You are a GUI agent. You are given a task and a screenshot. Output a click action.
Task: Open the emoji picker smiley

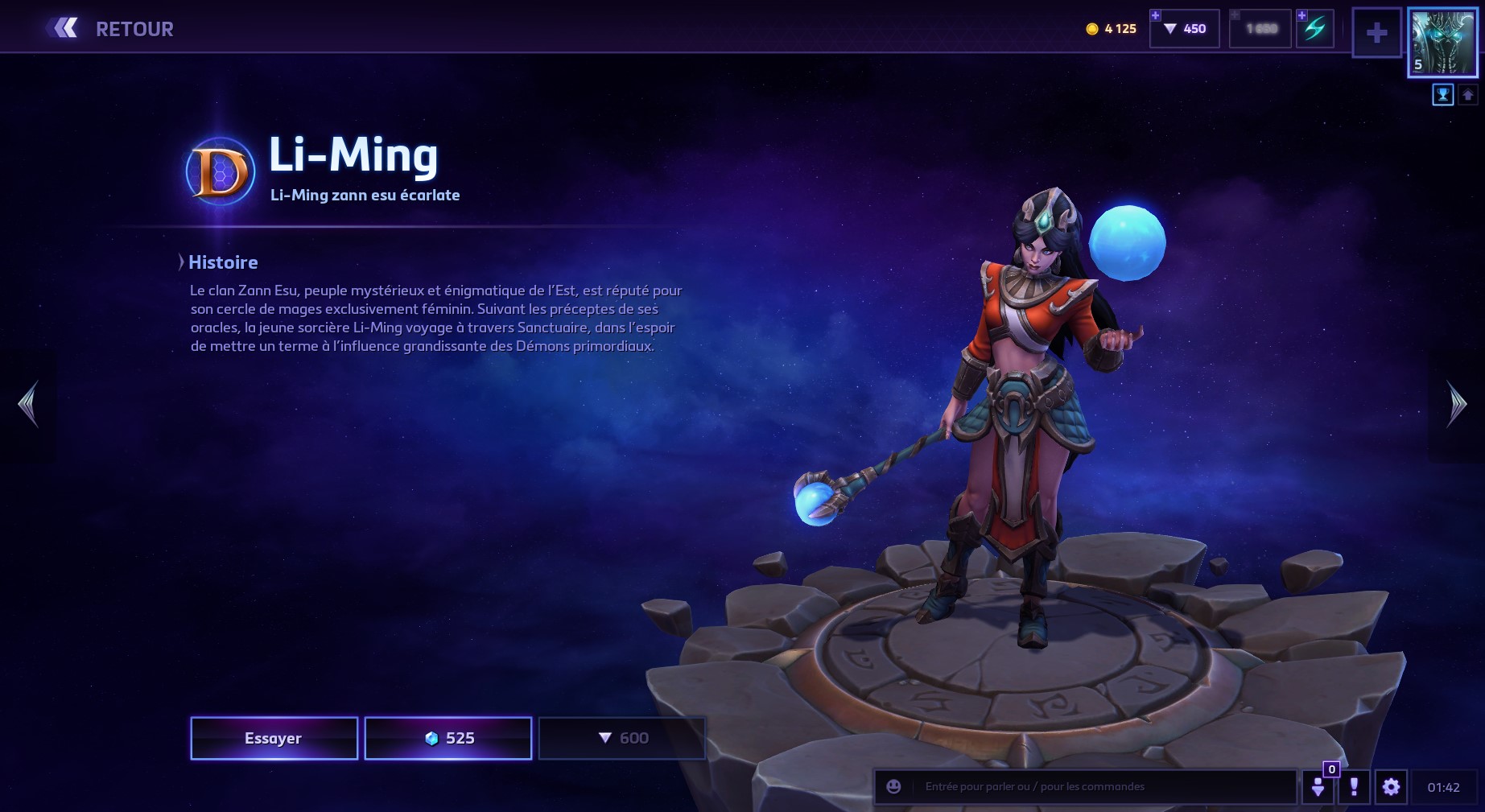pyautogui.click(x=893, y=787)
